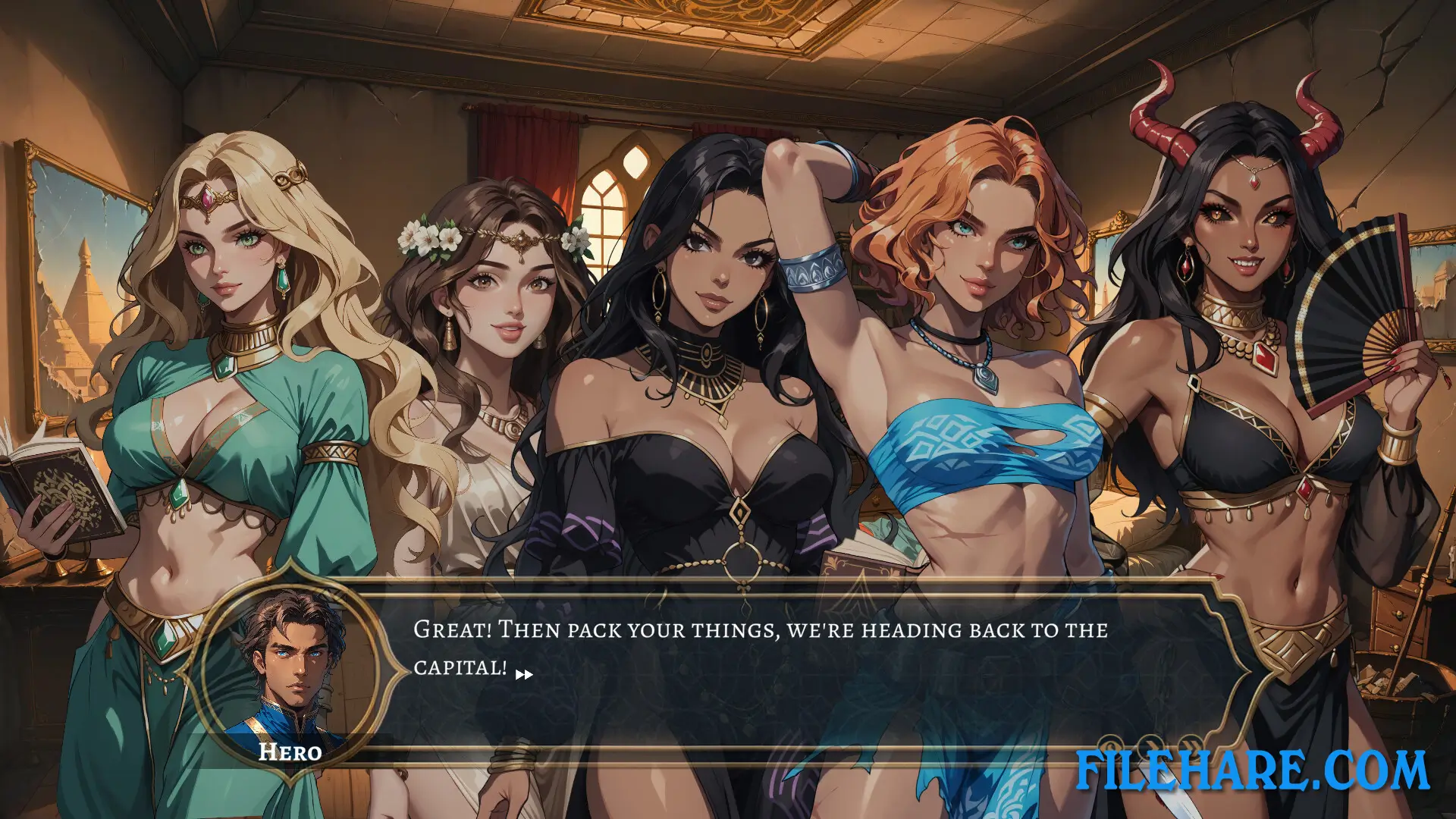
Task: Select the rollback quick menu icon
Action: pos(1109,745)
